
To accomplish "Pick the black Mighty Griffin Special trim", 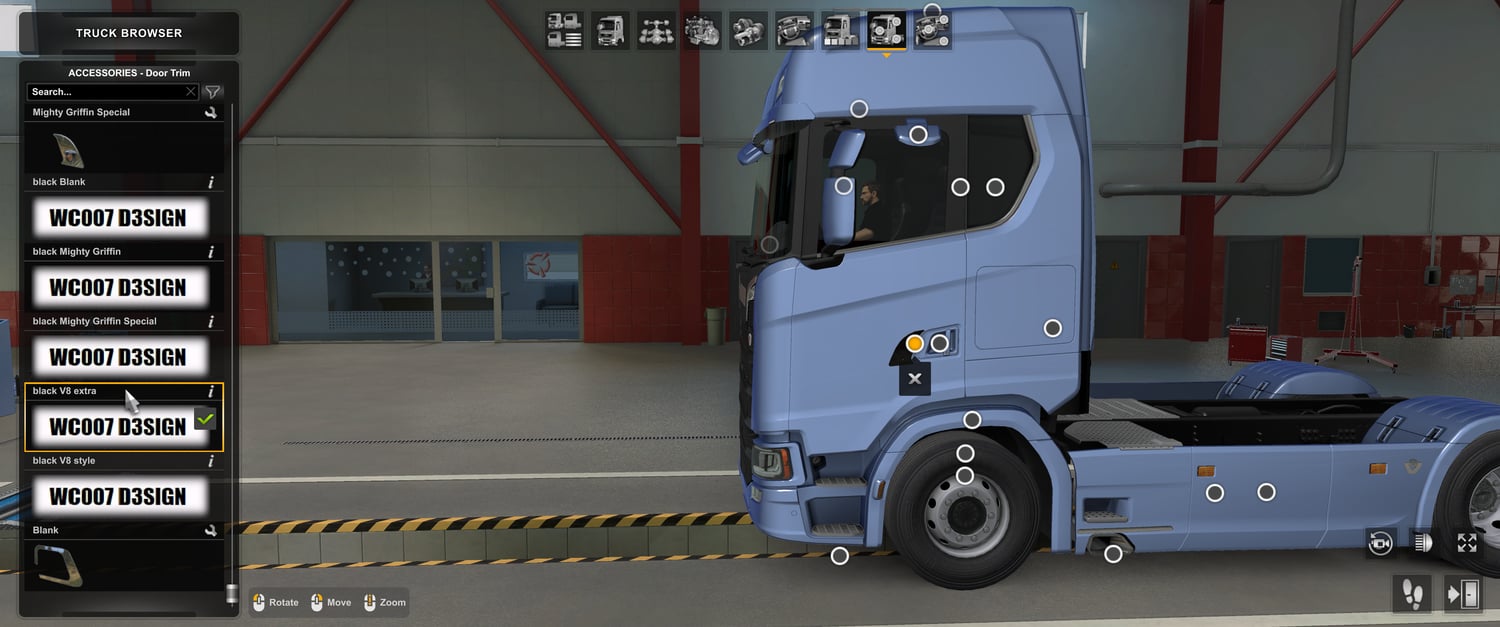I will [118, 357].
